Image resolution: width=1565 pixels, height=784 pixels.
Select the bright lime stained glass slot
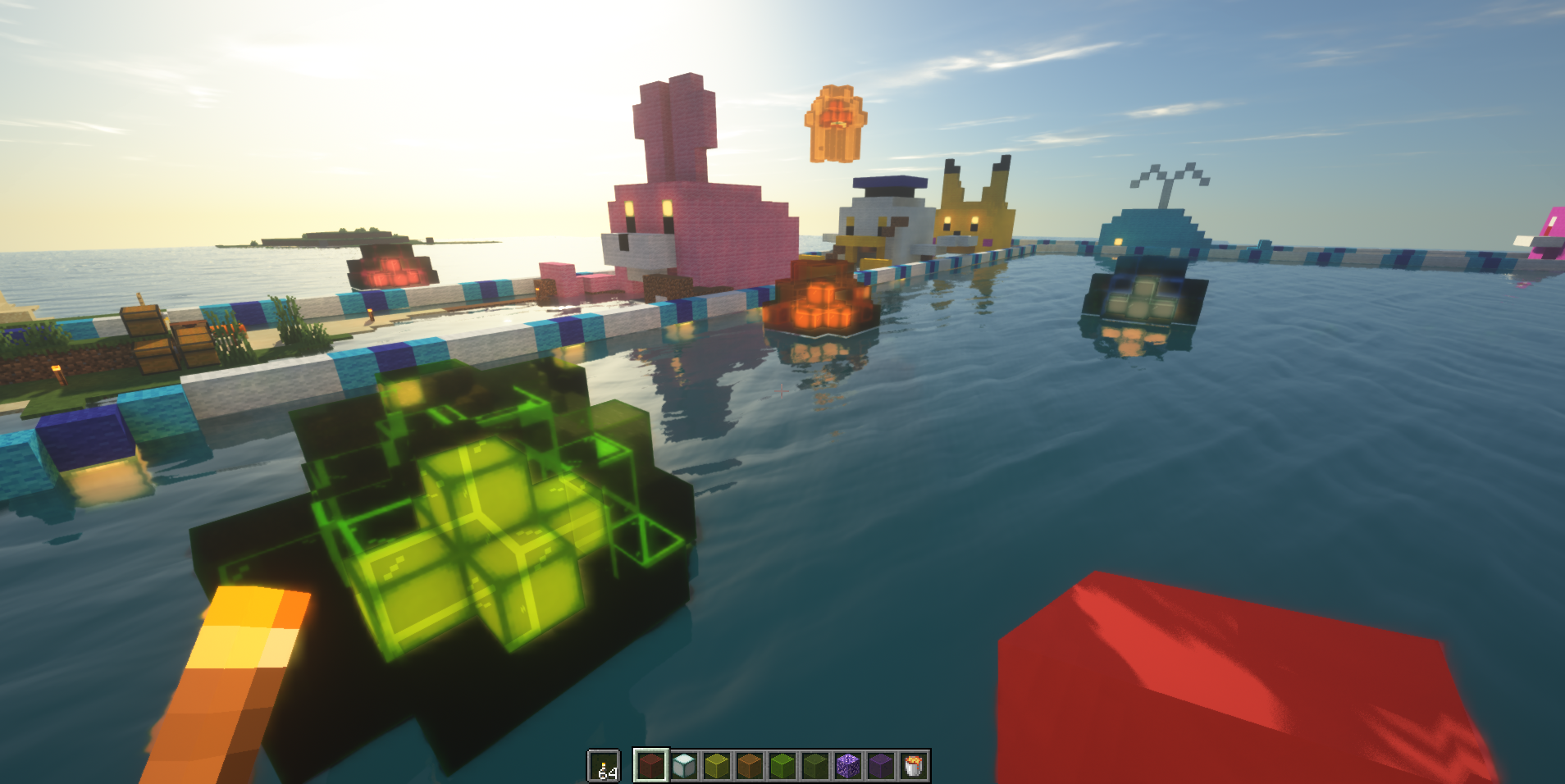click(782, 766)
